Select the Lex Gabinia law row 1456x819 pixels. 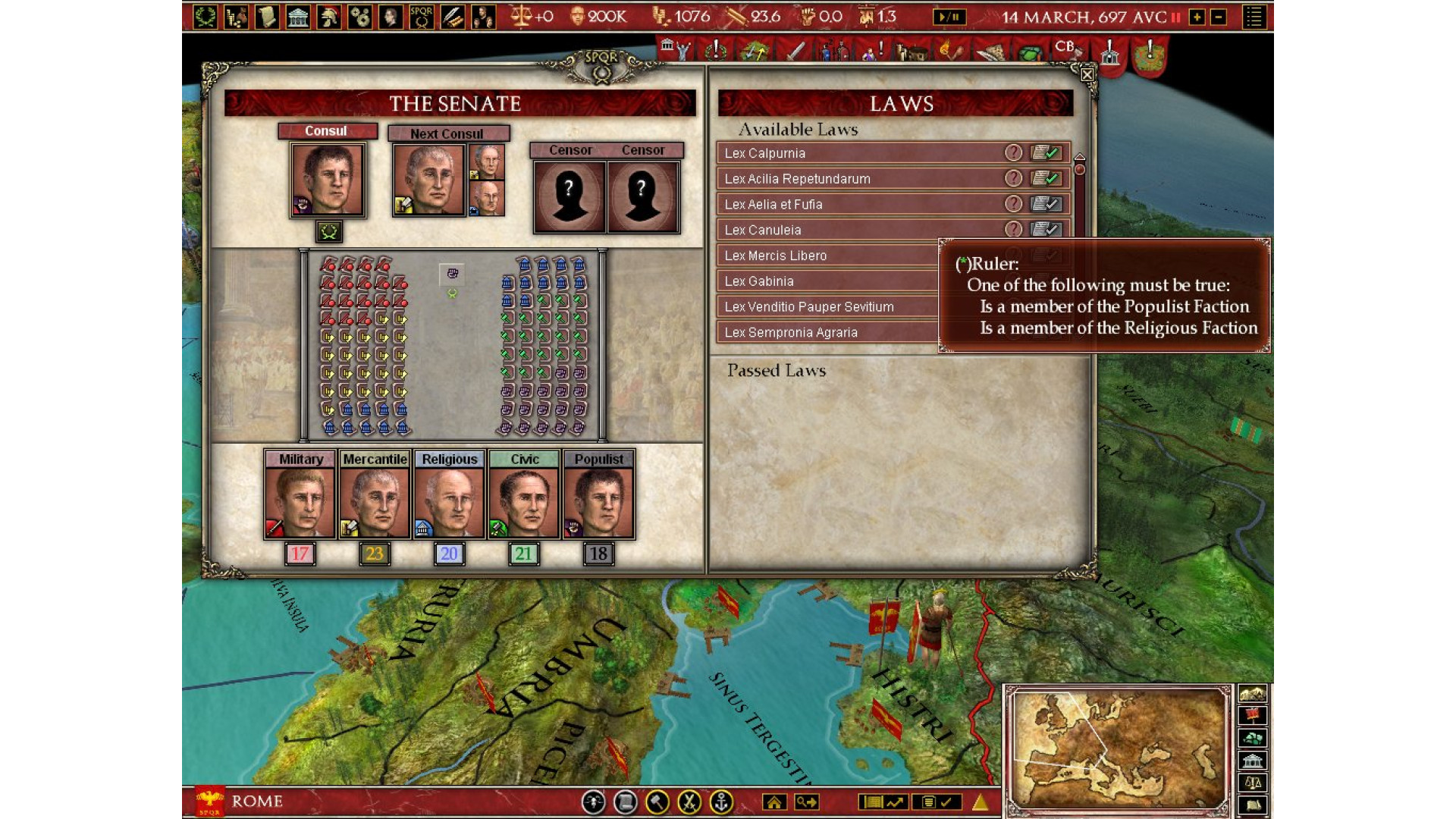pyautogui.click(x=827, y=281)
